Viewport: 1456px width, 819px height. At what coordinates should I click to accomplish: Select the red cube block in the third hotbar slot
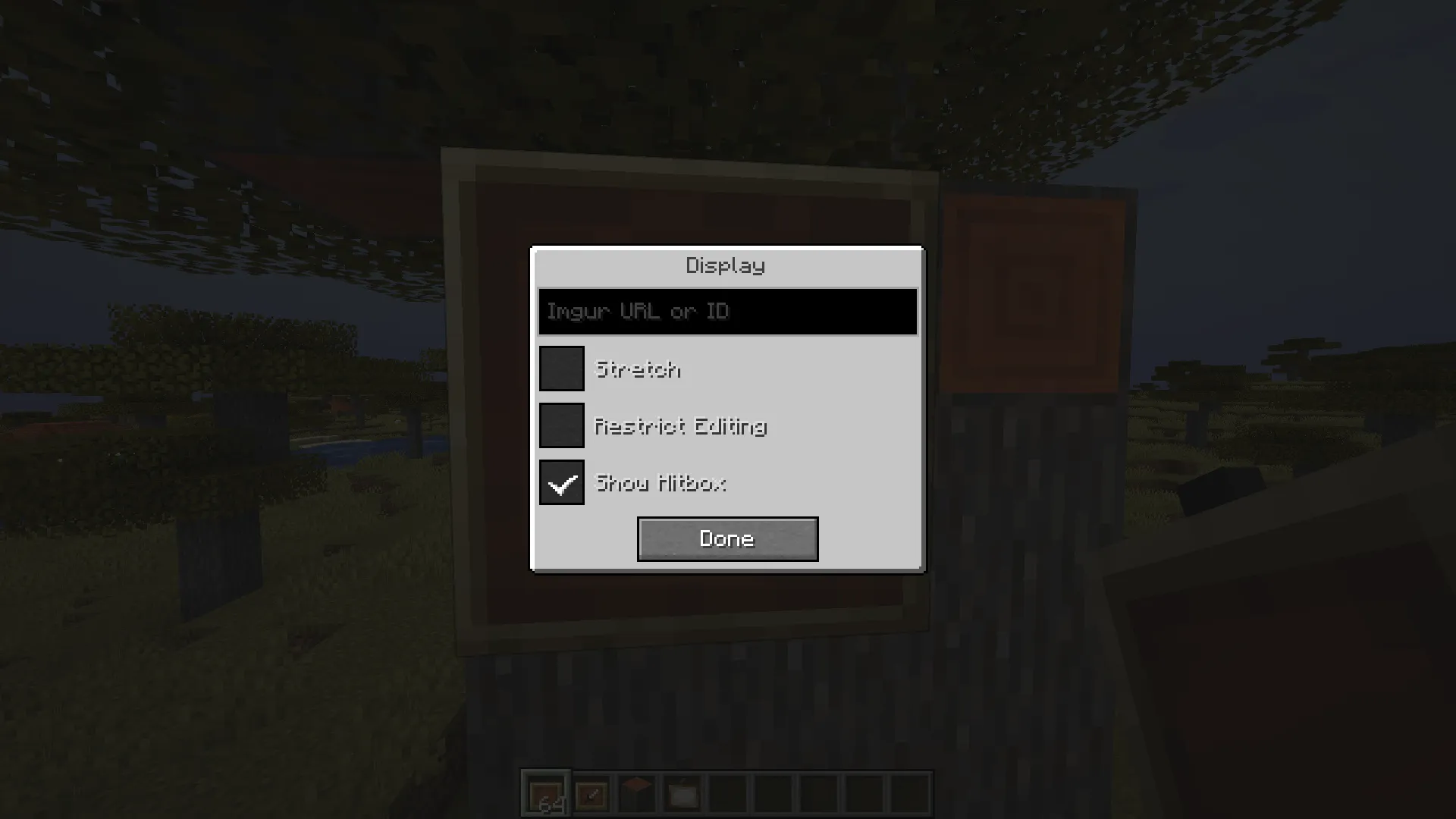(x=635, y=792)
